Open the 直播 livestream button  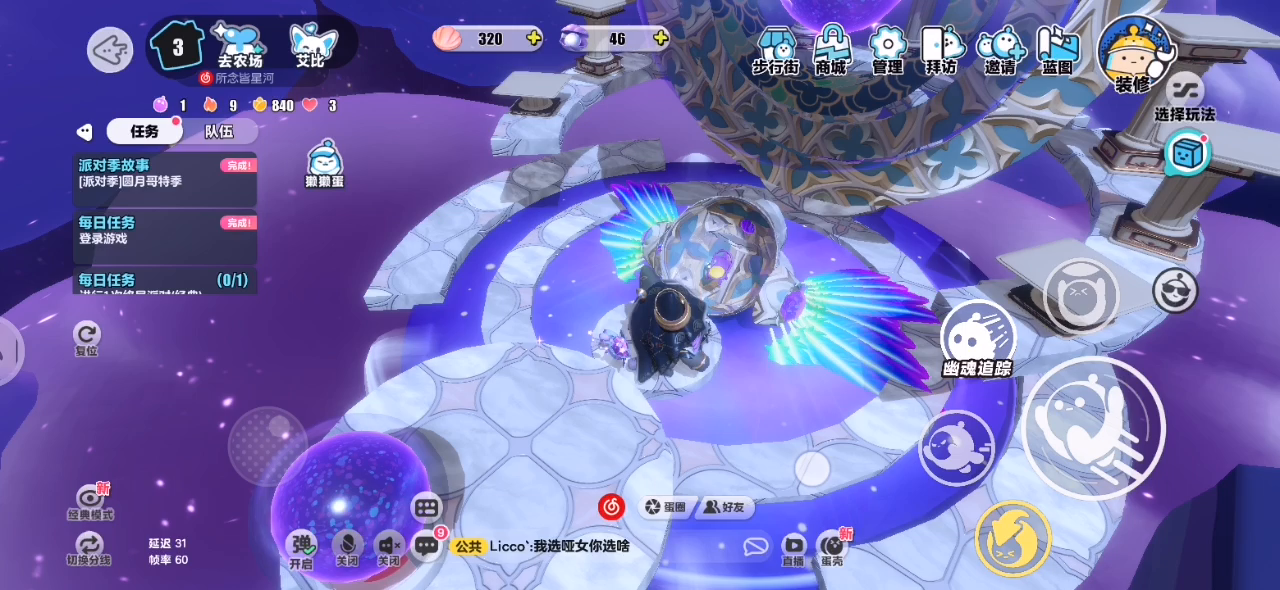793,547
